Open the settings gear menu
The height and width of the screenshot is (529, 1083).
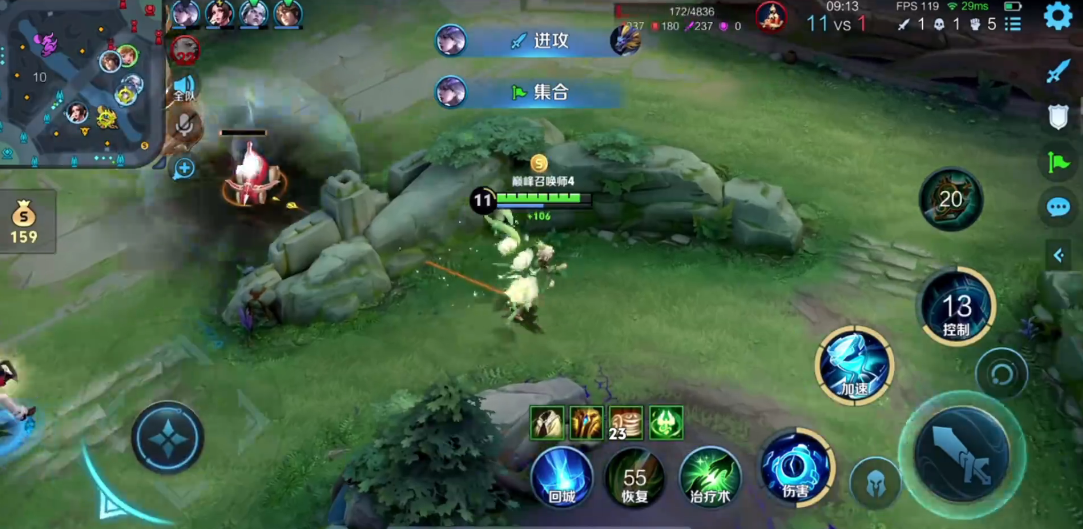click(x=1058, y=16)
